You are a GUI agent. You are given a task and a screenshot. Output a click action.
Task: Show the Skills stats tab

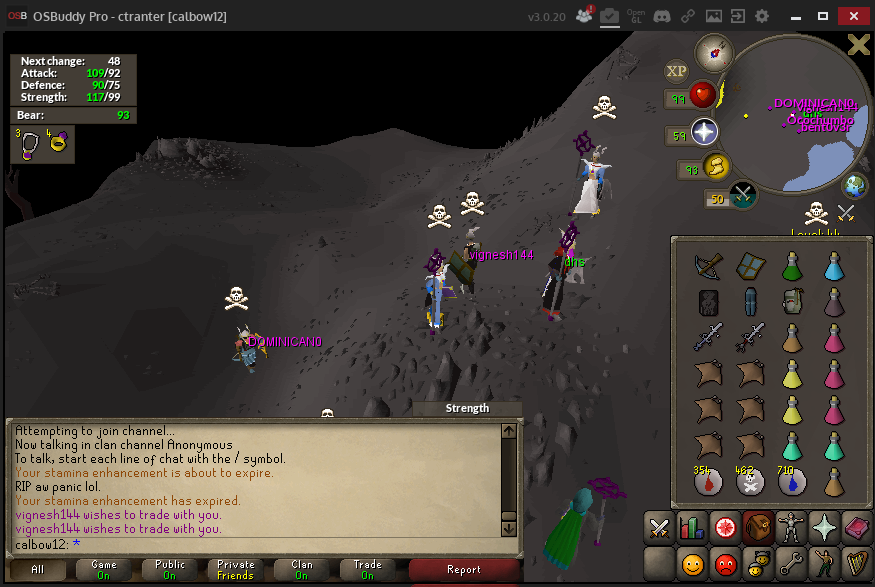pyautogui.click(x=692, y=526)
